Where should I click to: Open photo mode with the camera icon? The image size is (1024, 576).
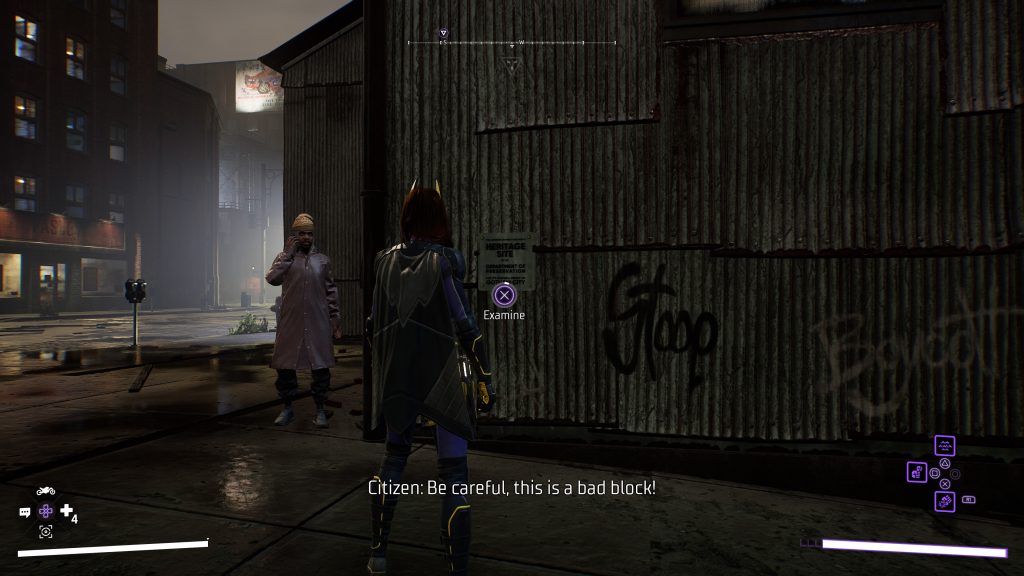coord(46,531)
